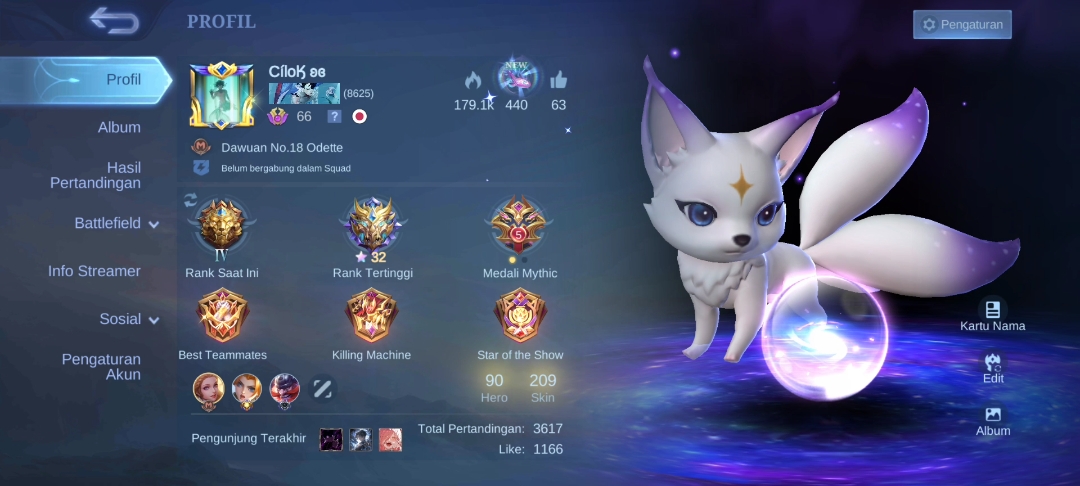Open the Pengaturan settings button
The image size is (1080, 486).
click(962, 25)
